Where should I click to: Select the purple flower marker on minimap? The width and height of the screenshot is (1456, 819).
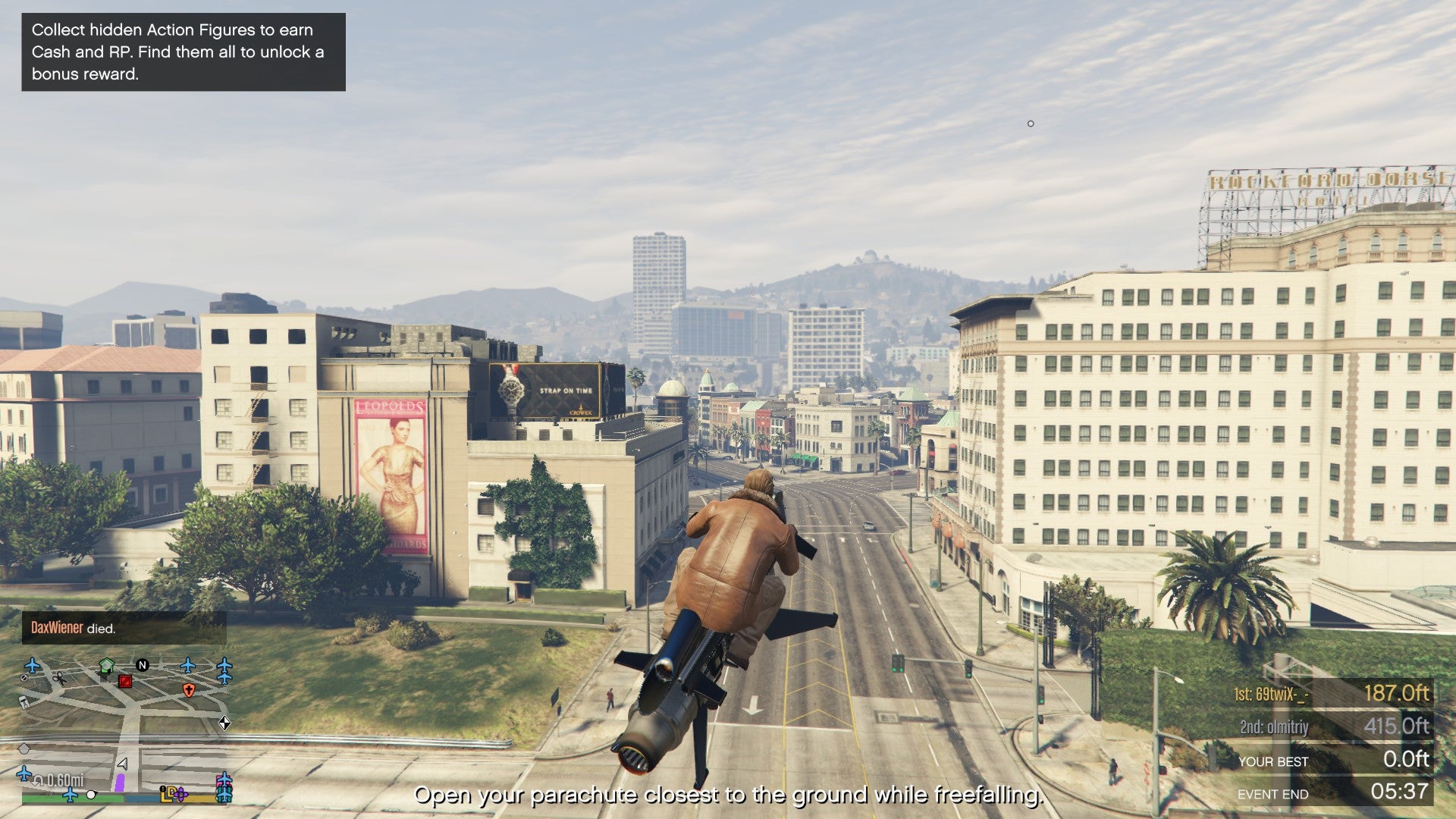coord(181,794)
